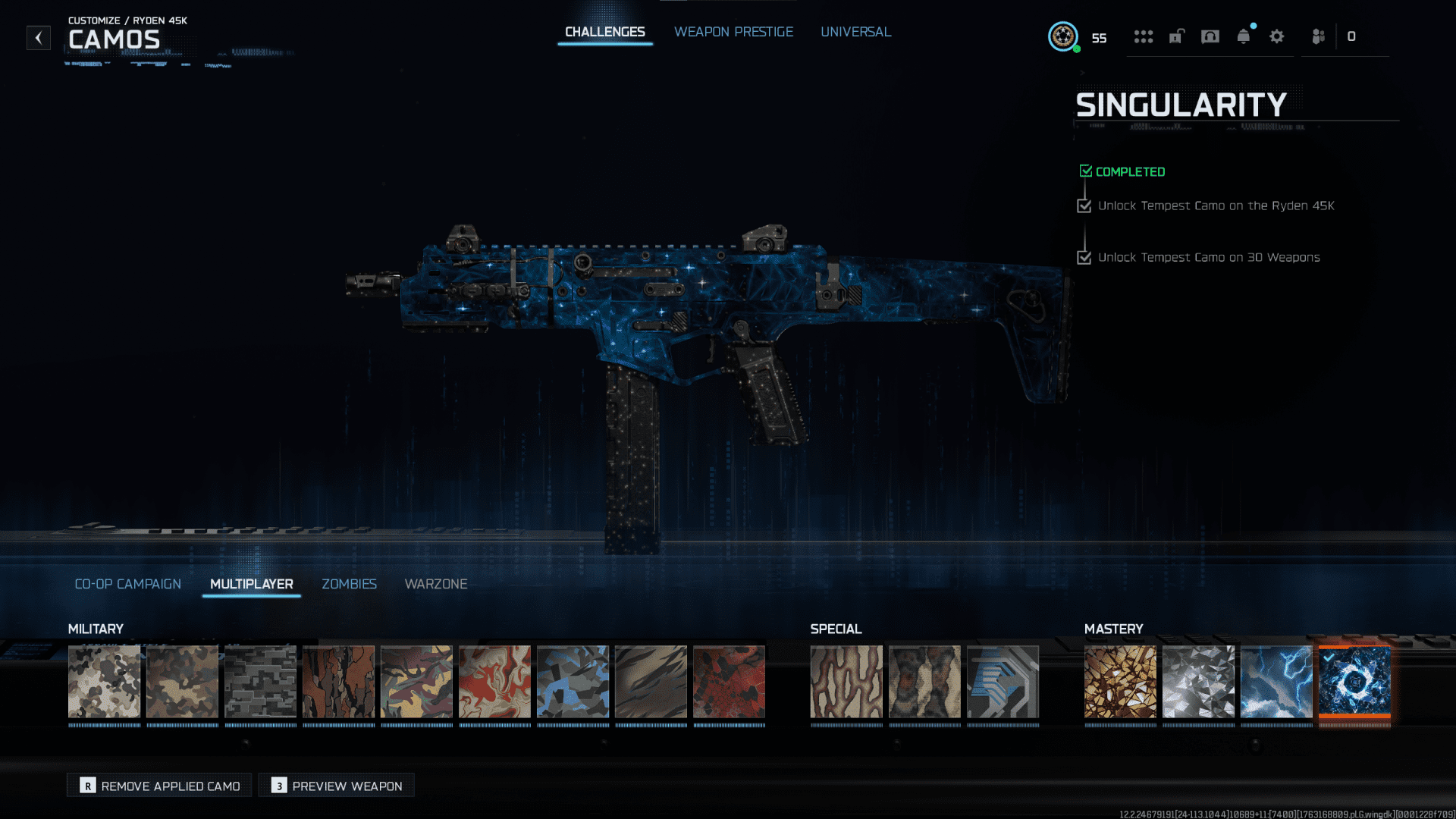Click the player rank emblem showing level 55

[1063, 36]
